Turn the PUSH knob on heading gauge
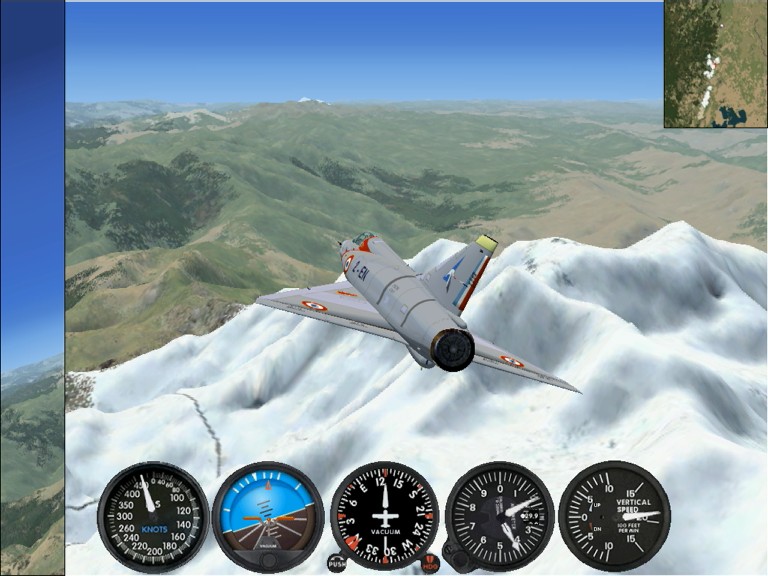This screenshot has height=576, width=768. tap(337, 562)
